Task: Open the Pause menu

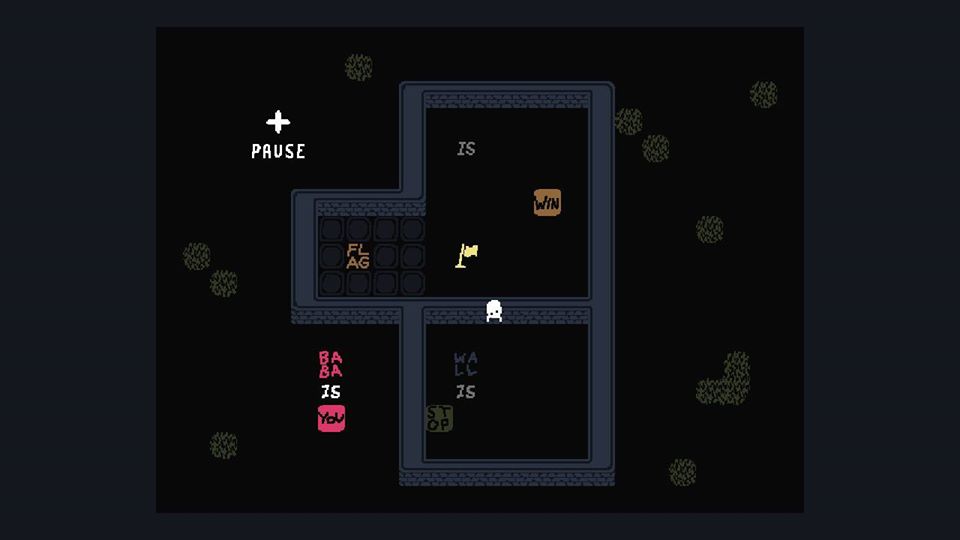Action: pyautogui.click(x=278, y=135)
